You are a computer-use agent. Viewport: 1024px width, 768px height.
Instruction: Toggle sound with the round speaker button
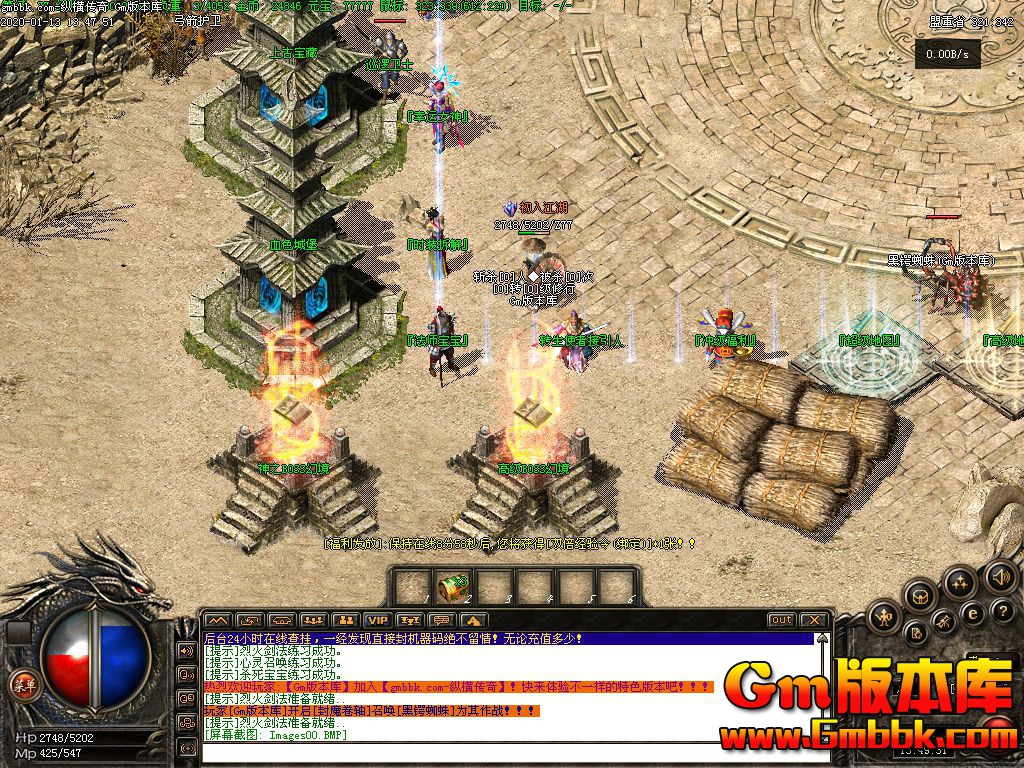point(1000,577)
